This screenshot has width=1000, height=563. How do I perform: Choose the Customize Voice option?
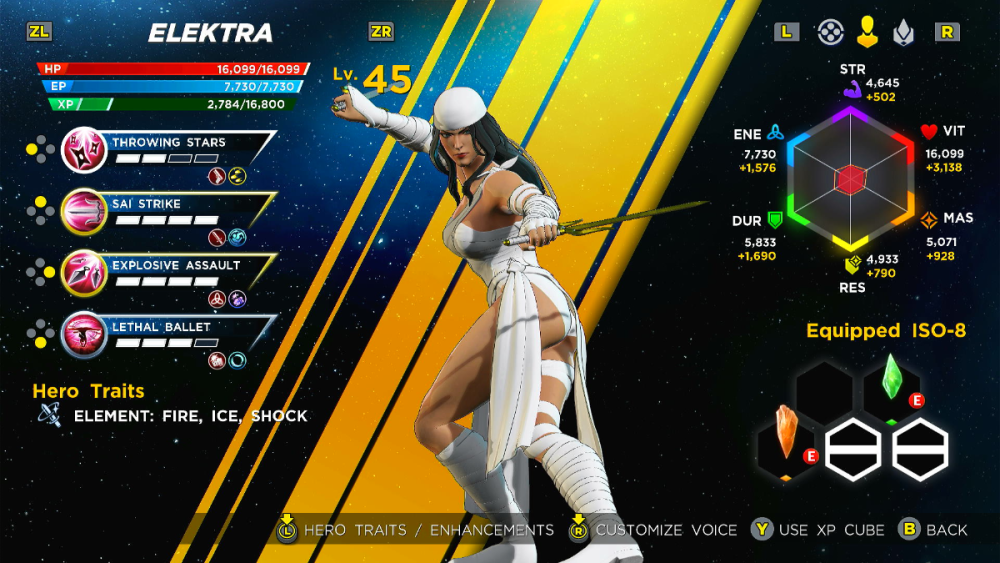click(x=653, y=529)
